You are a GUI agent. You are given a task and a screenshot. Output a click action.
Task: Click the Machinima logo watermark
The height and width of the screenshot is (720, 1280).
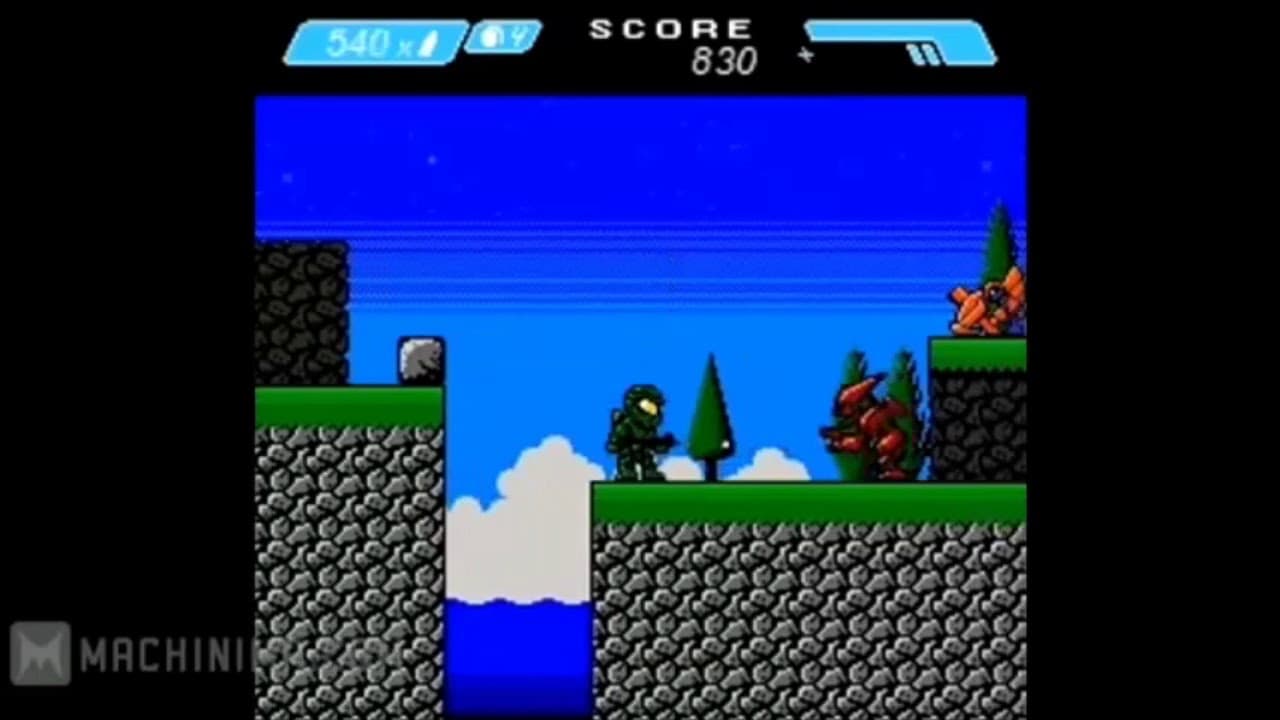click(44, 655)
